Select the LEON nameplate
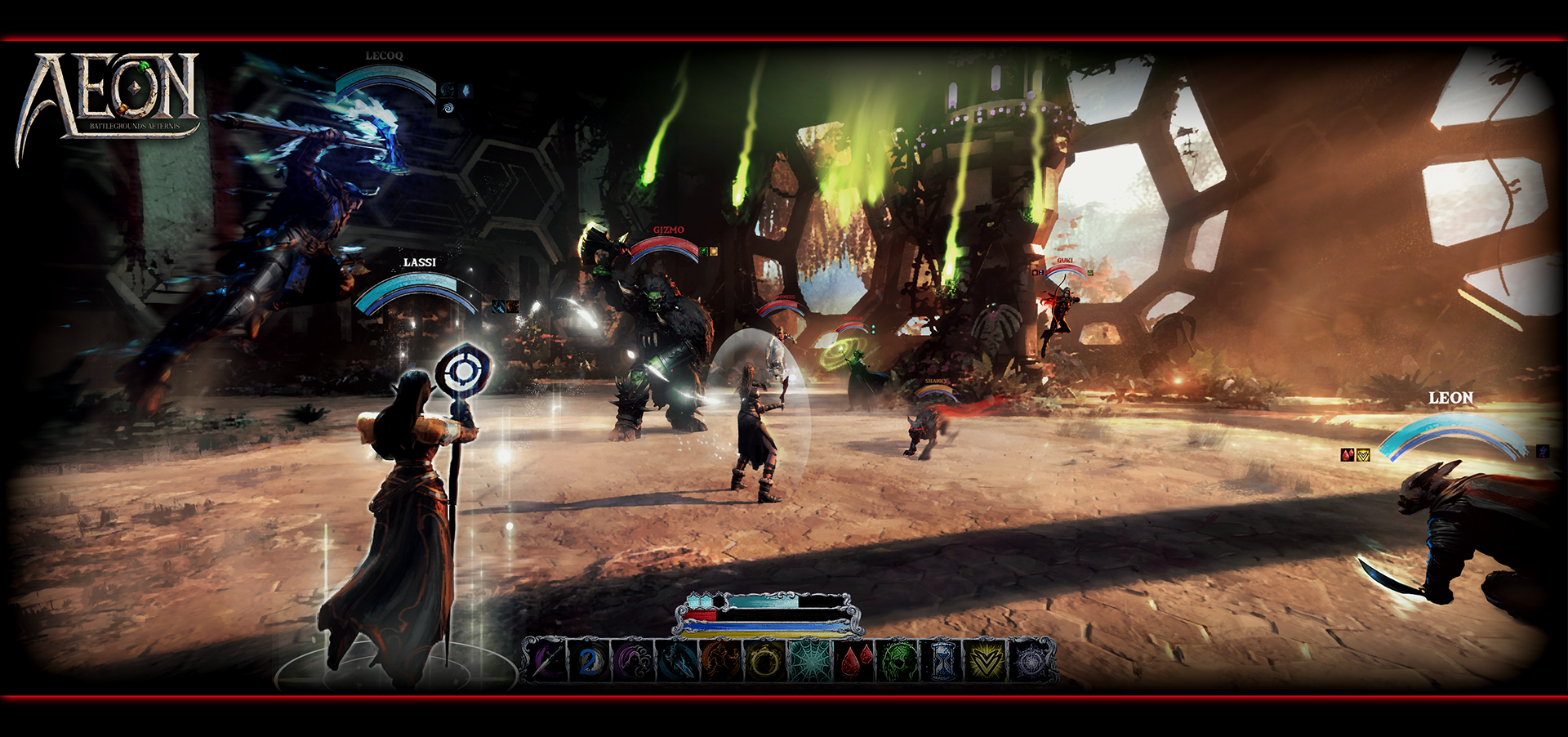1568x737 pixels. point(1450,398)
